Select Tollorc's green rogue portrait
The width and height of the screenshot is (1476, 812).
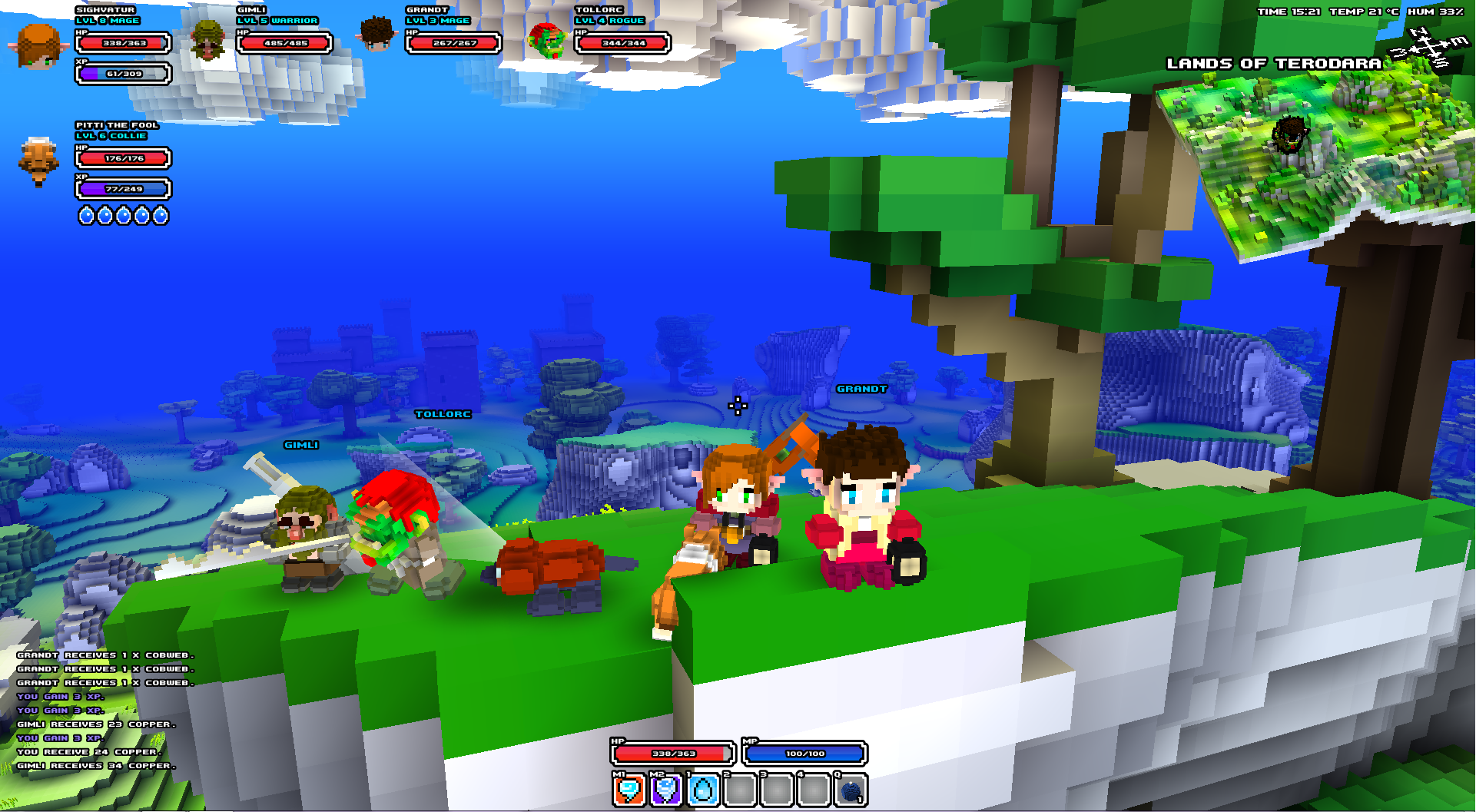point(546,40)
